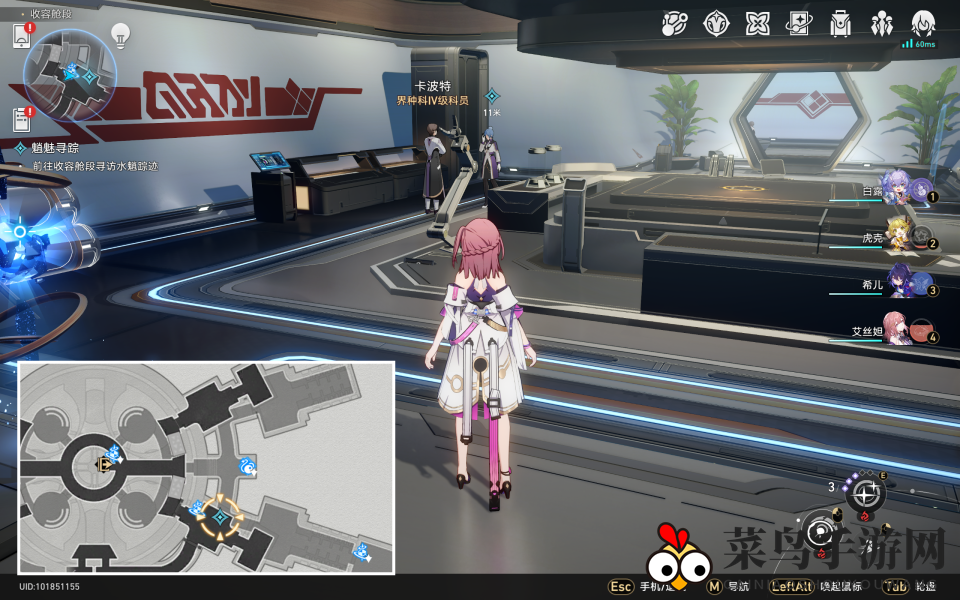The height and width of the screenshot is (600, 960).
Task: Open the backpack inventory icon
Action: pyautogui.click(x=841, y=23)
